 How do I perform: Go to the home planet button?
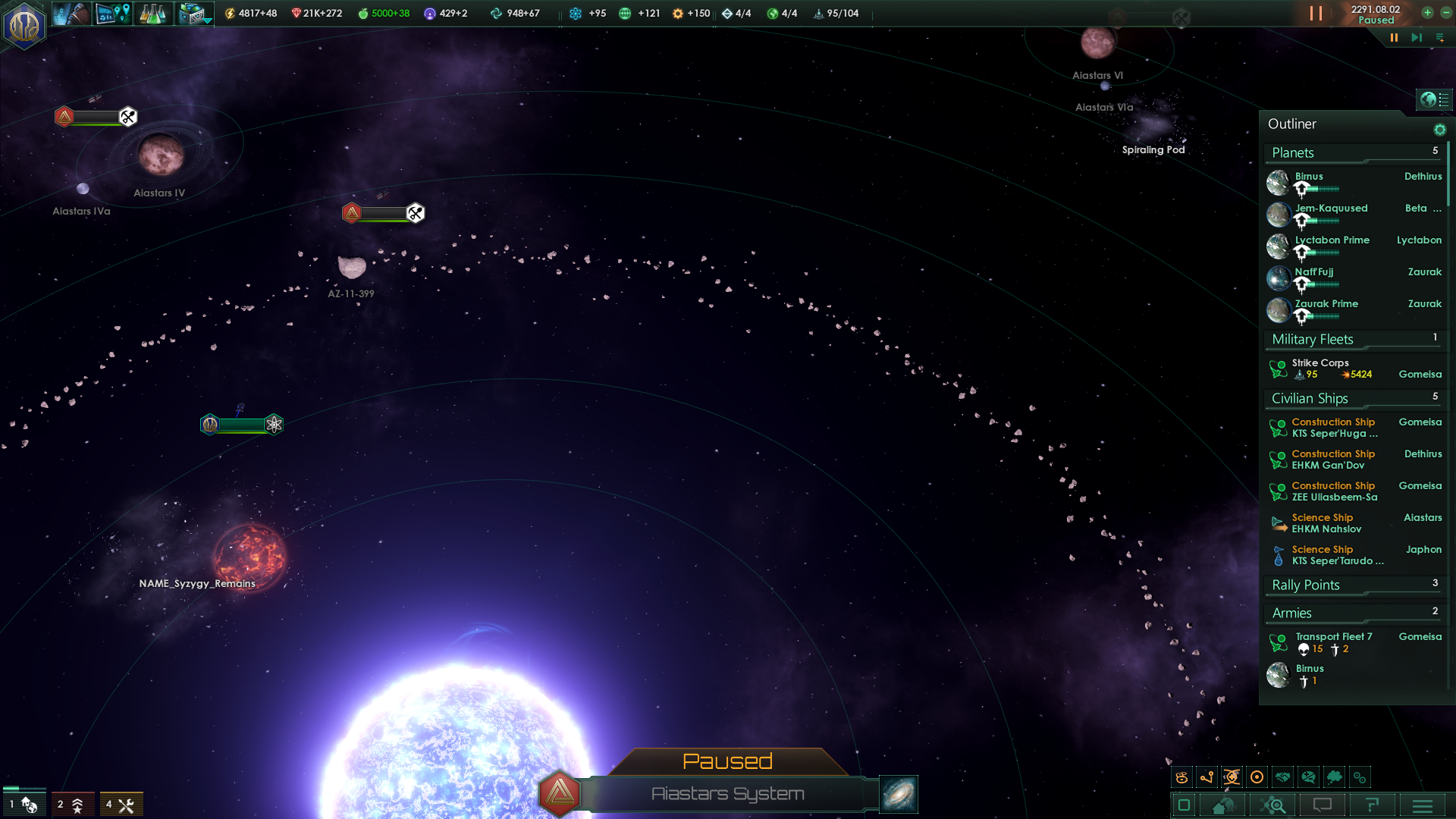1222,805
